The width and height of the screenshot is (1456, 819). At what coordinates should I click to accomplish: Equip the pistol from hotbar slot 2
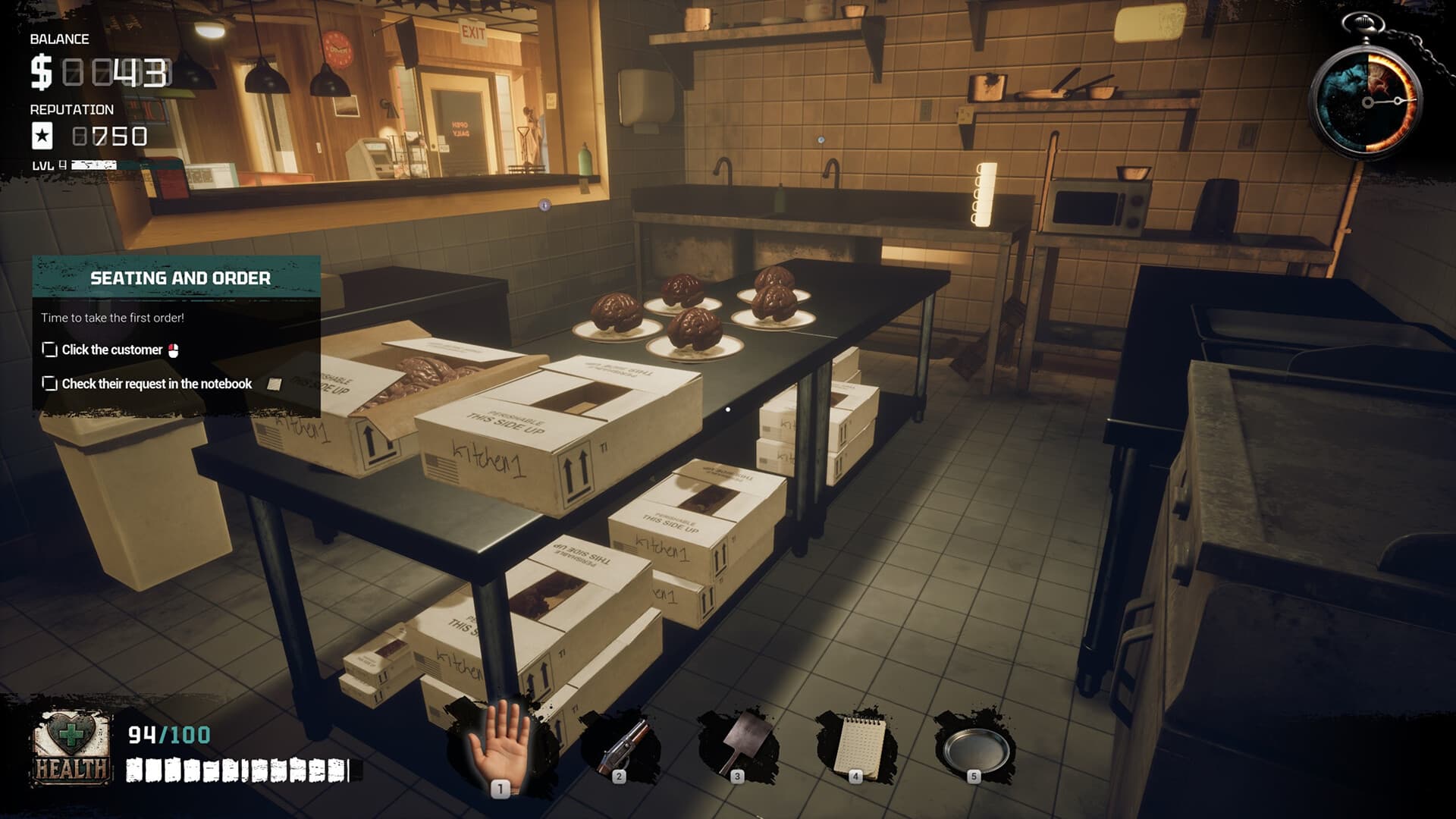[x=620, y=747]
